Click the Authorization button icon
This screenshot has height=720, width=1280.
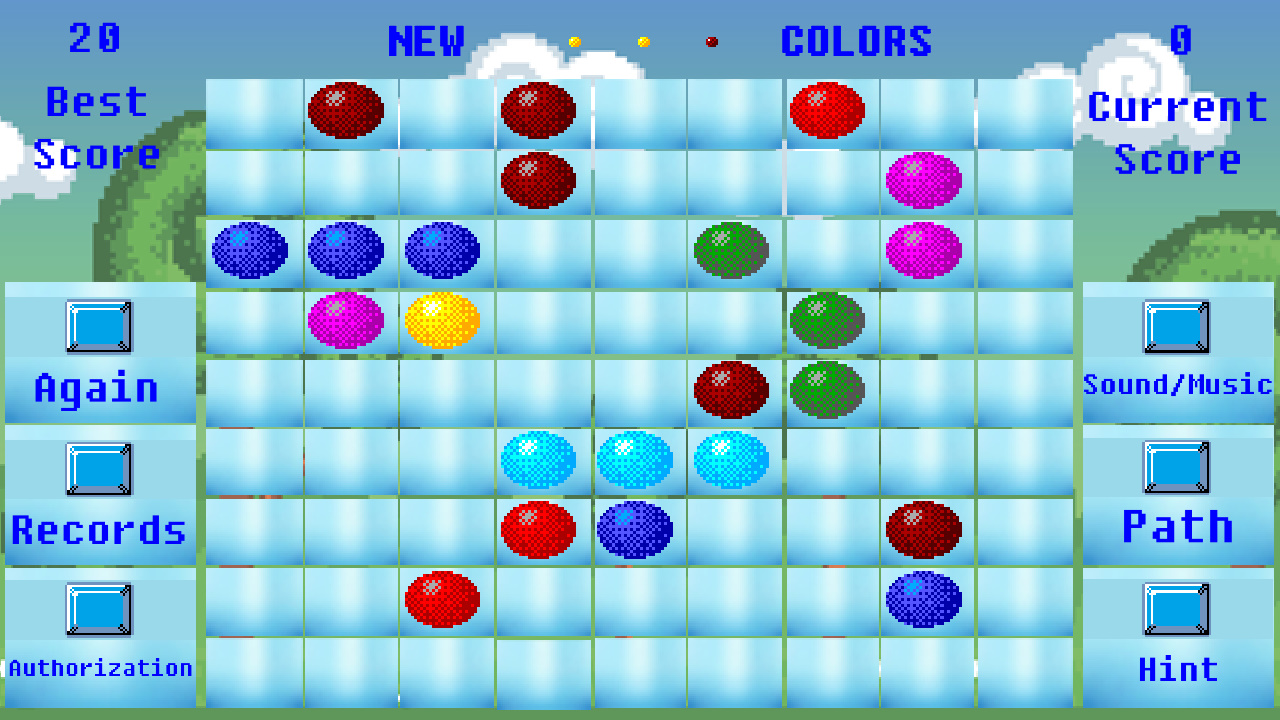pyautogui.click(x=99, y=609)
